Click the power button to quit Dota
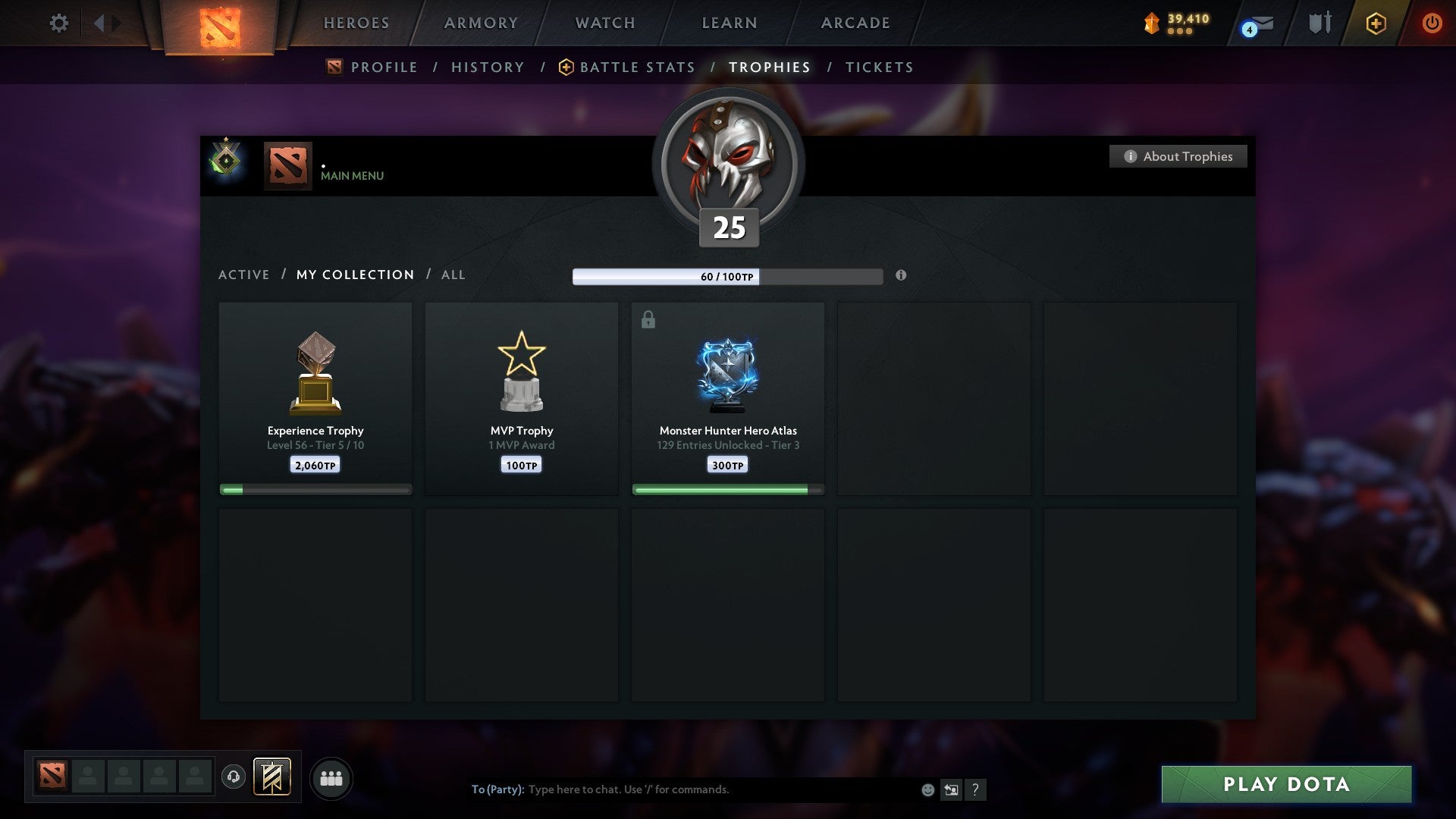The width and height of the screenshot is (1456, 819). 1432,23
